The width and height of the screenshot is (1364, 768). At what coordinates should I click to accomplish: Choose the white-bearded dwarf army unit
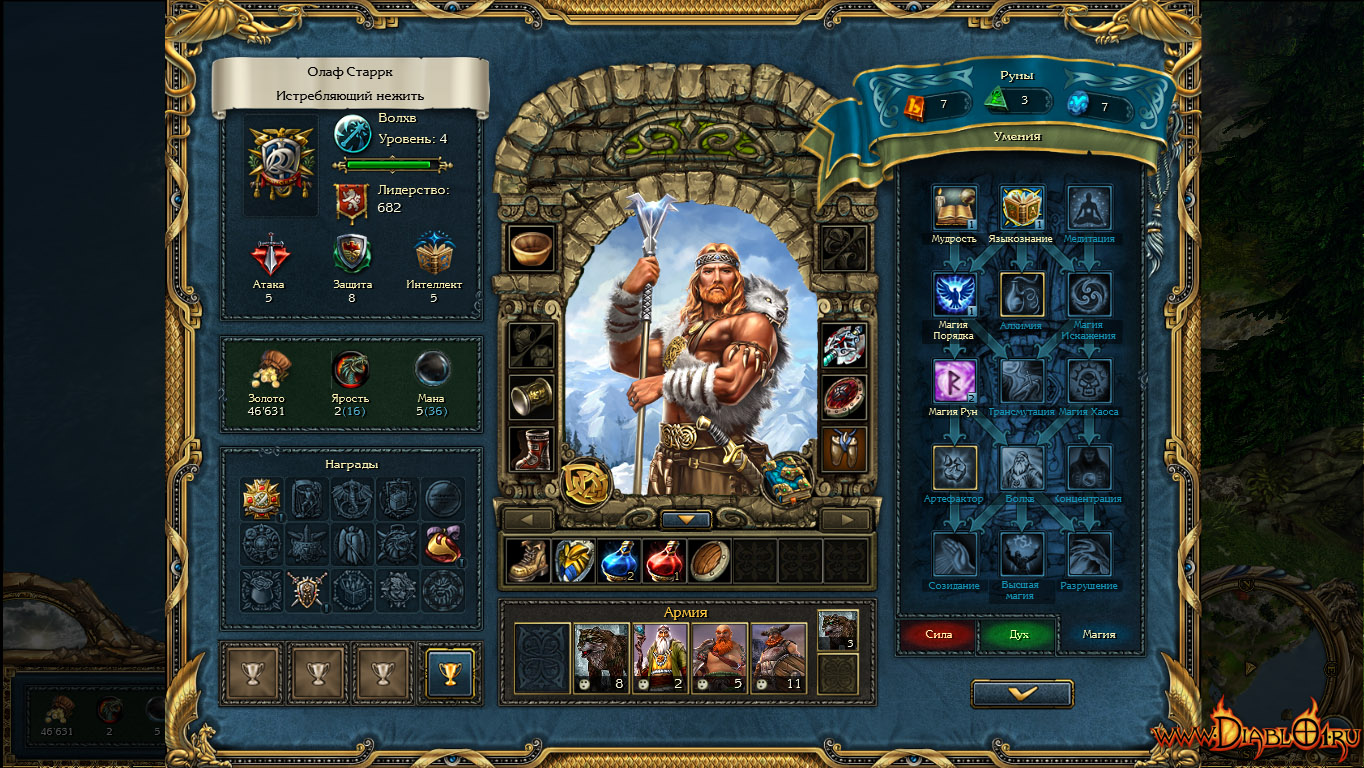tap(661, 658)
